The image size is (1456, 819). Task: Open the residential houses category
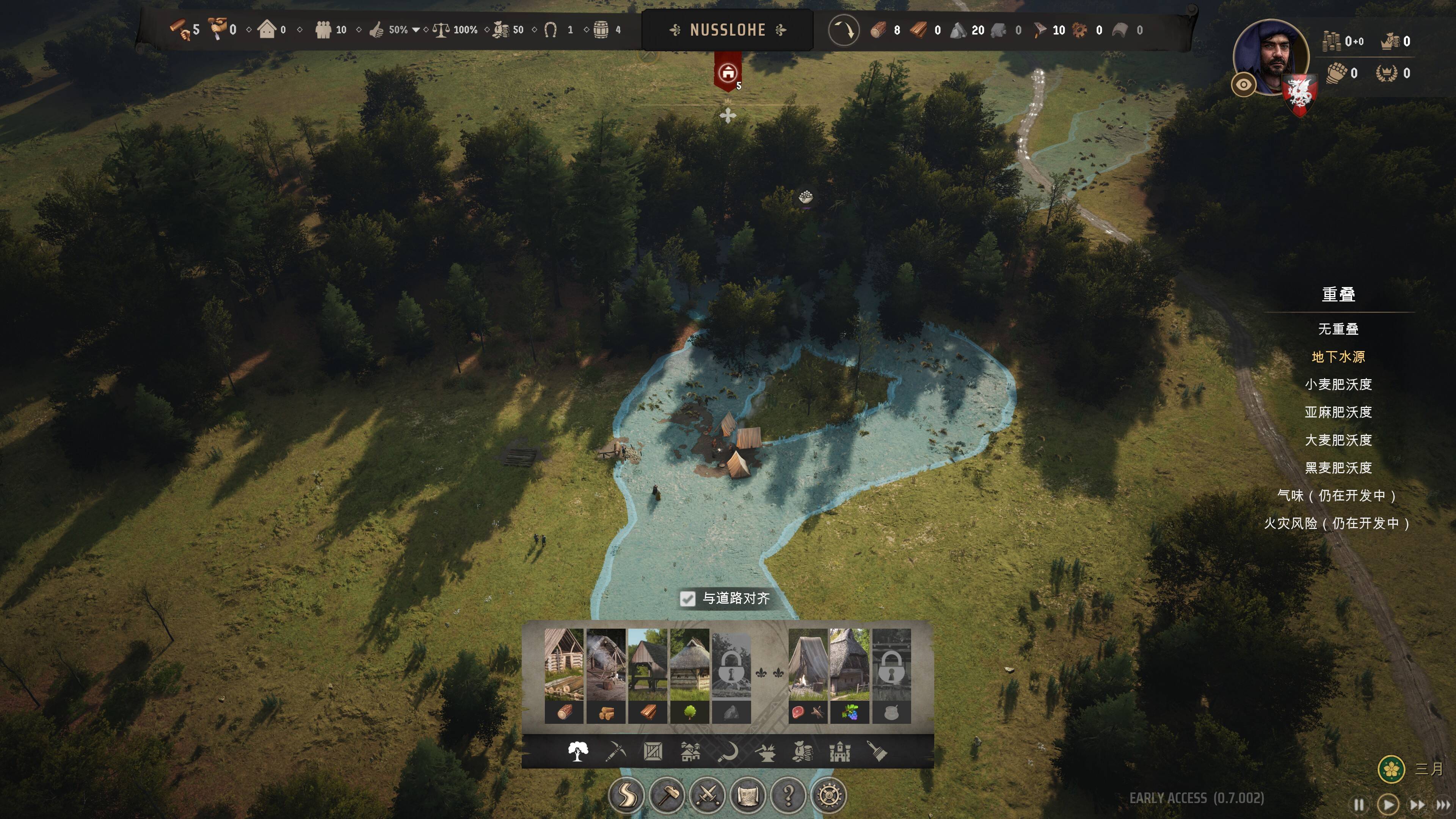coord(690,752)
